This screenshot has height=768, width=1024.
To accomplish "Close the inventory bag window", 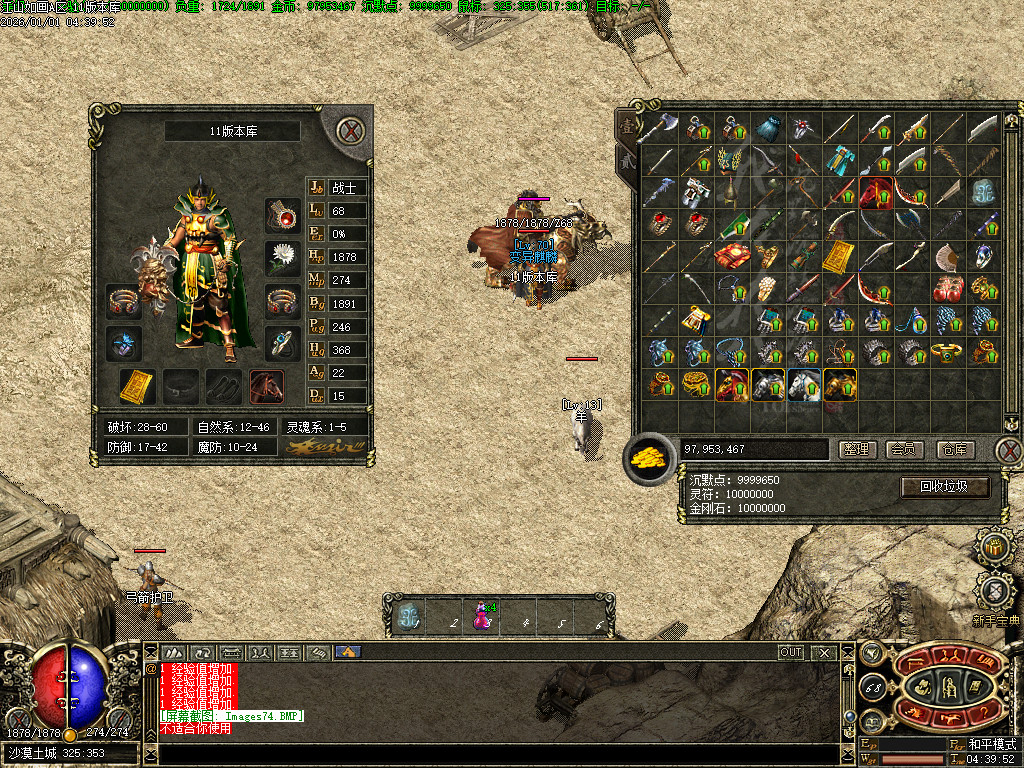I will pos(1009,449).
